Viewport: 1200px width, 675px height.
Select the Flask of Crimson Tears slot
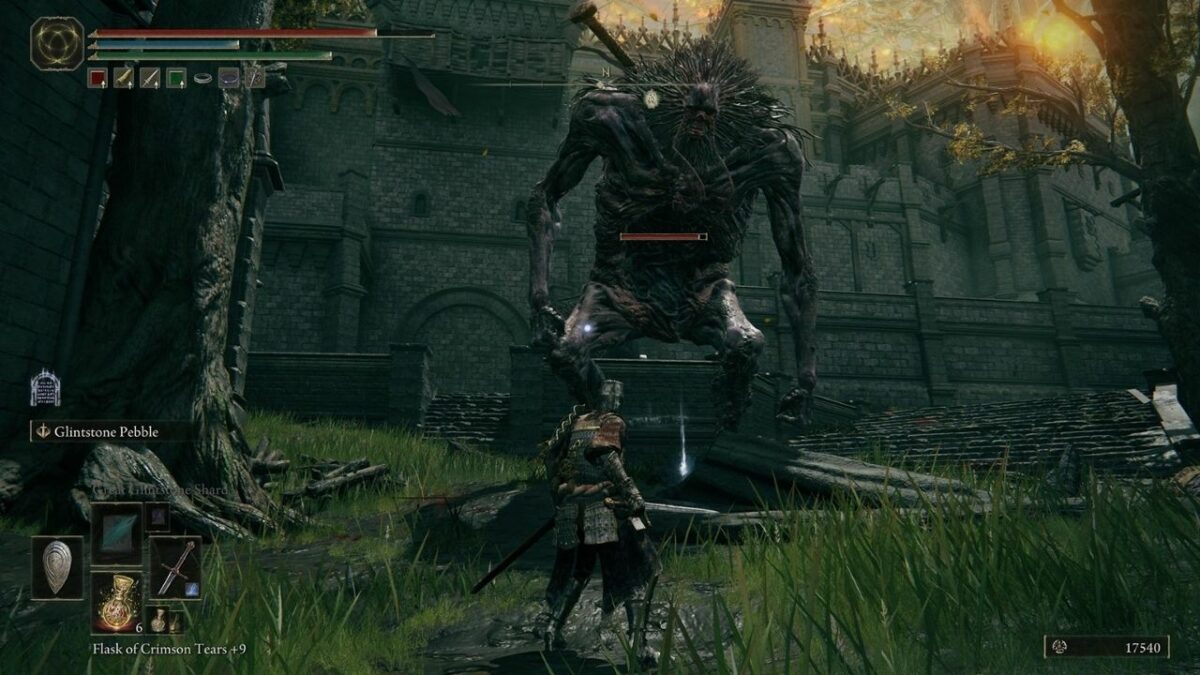pos(117,603)
